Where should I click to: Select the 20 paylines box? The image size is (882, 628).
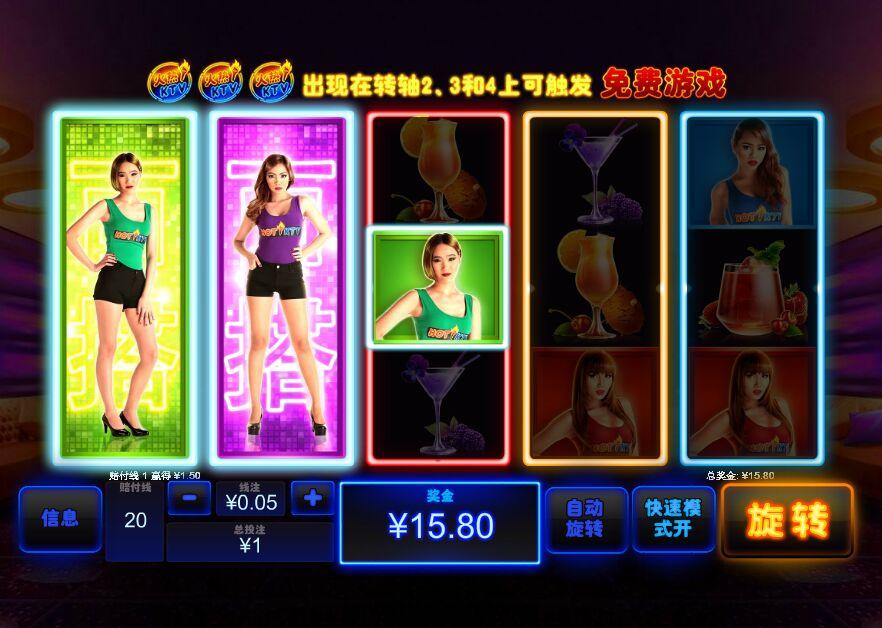pos(135,521)
